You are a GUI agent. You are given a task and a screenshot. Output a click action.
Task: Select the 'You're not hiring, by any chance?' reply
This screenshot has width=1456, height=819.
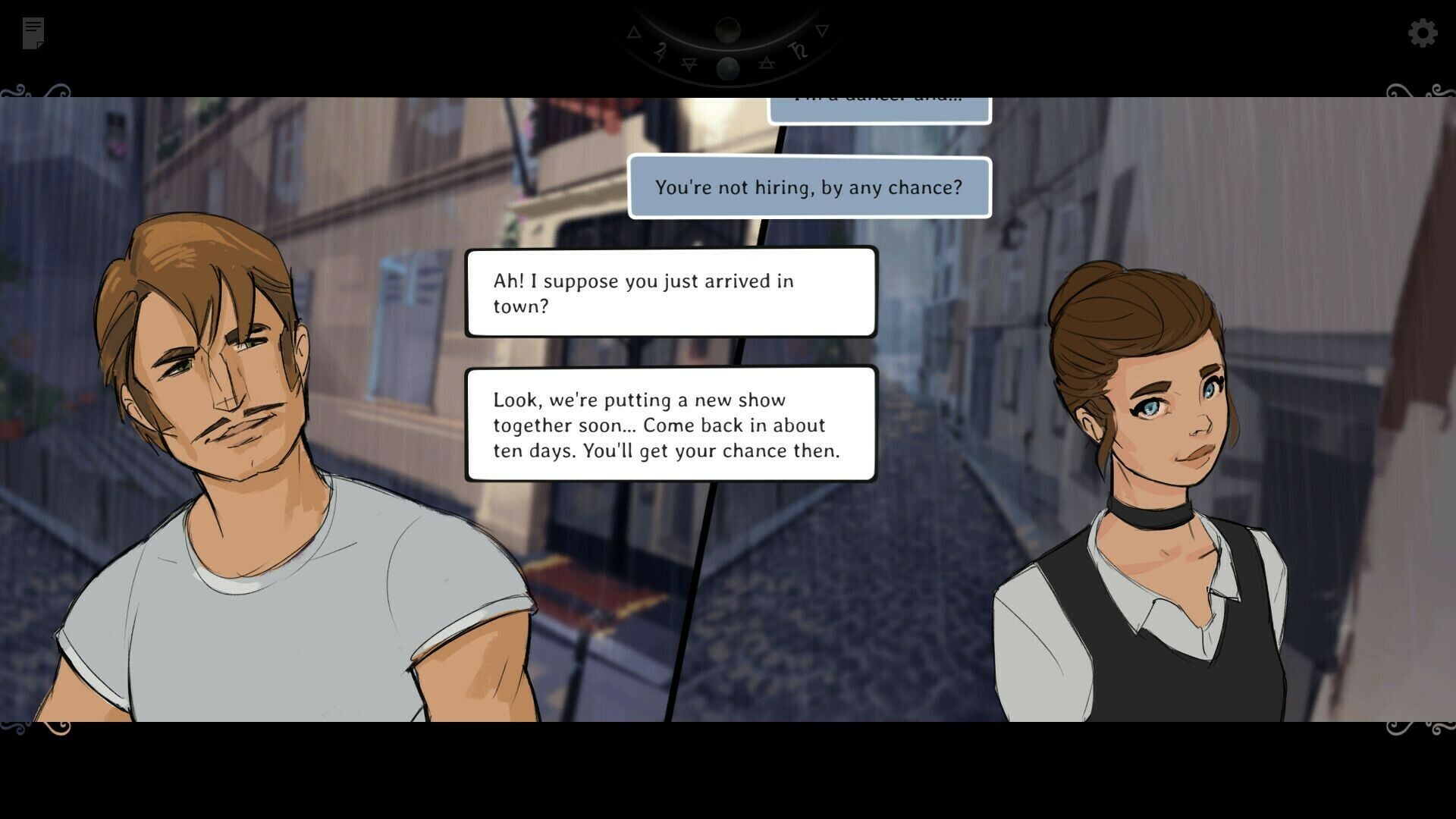808,187
